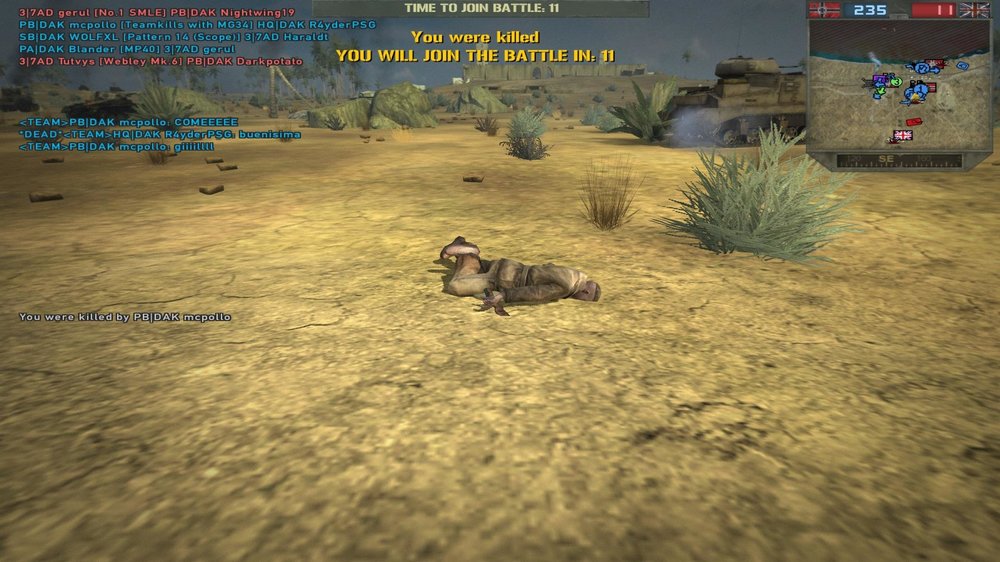This screenshot has height=562, width=1000.
Task: Select the British flag marker on the minimap
Action: click(x=903, y=135)
